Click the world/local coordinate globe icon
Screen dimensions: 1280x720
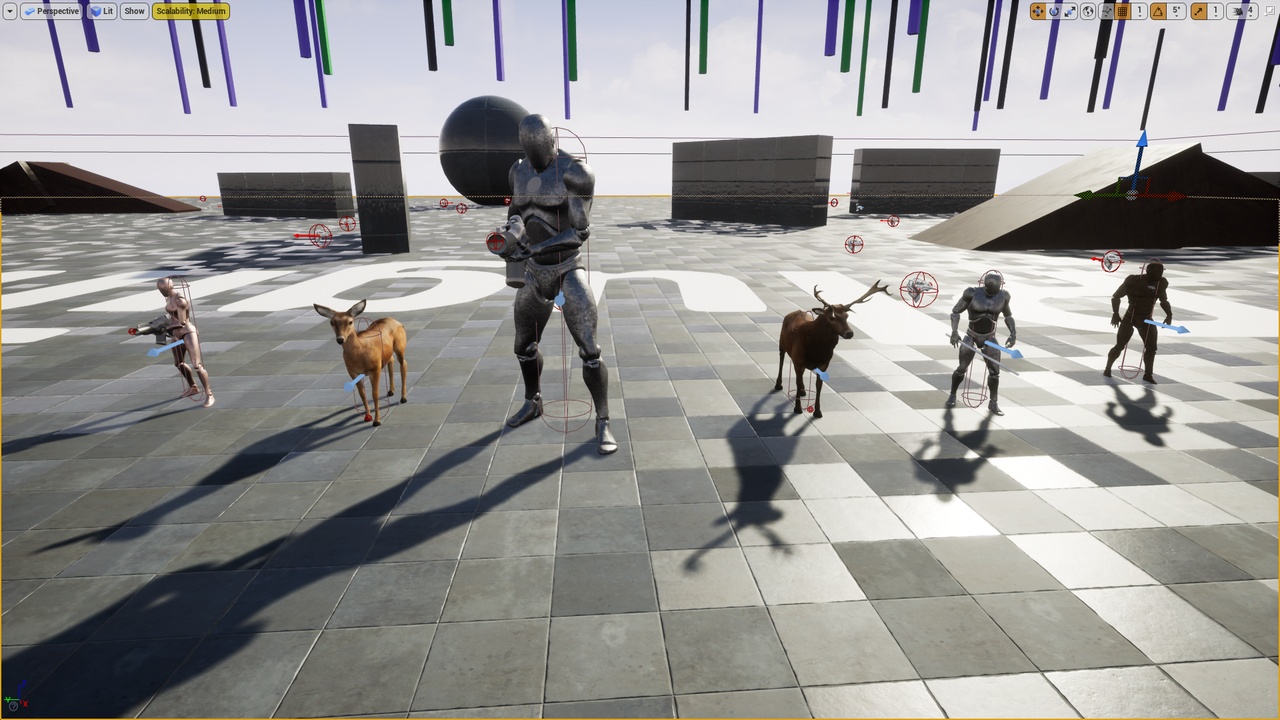(1088, 10)
